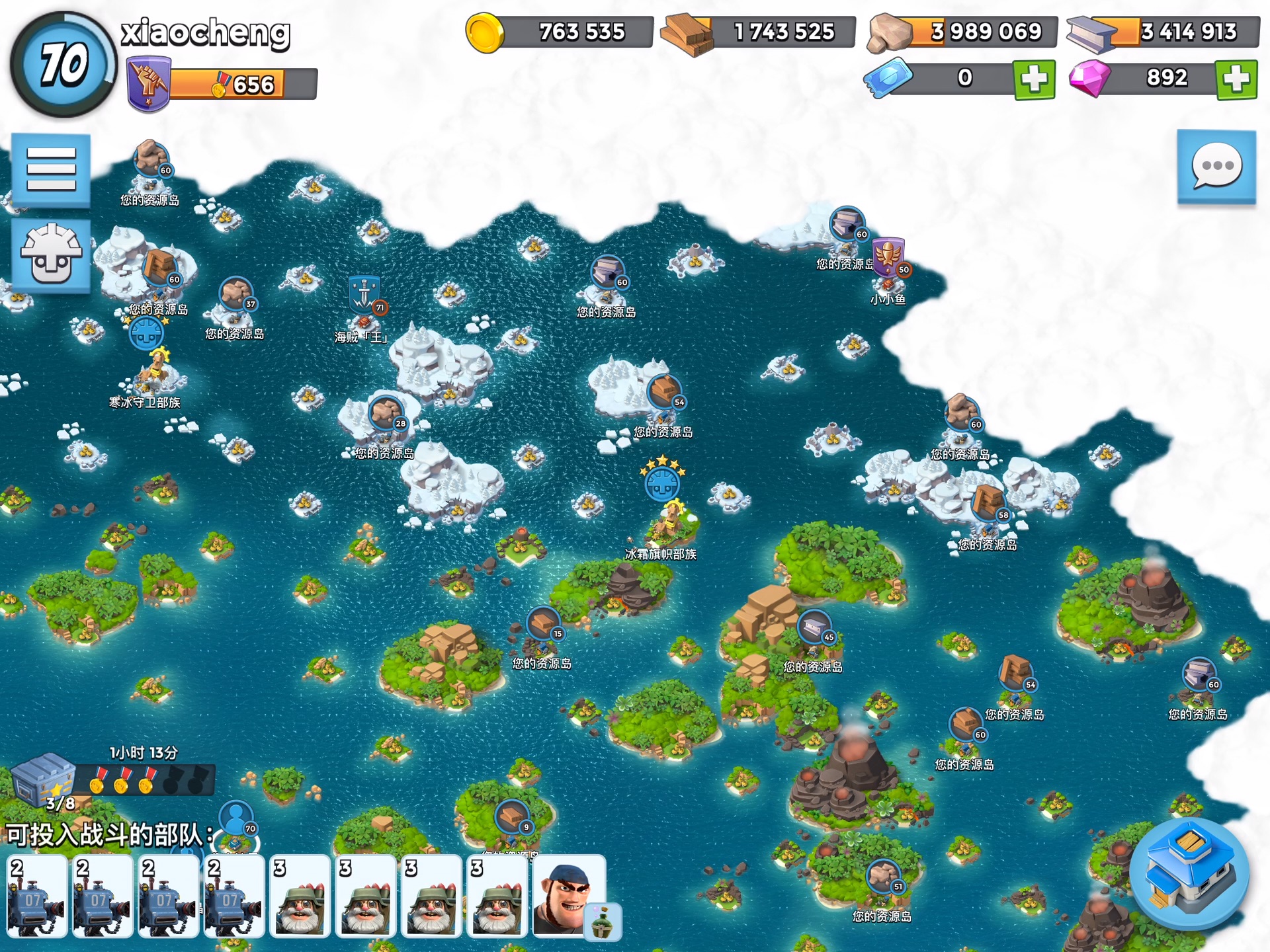Select 寒冰守卫部族 tribe marker
The height and width of the screenshot is (952, 1270).
pyautogui.click(x=147, y=334)
